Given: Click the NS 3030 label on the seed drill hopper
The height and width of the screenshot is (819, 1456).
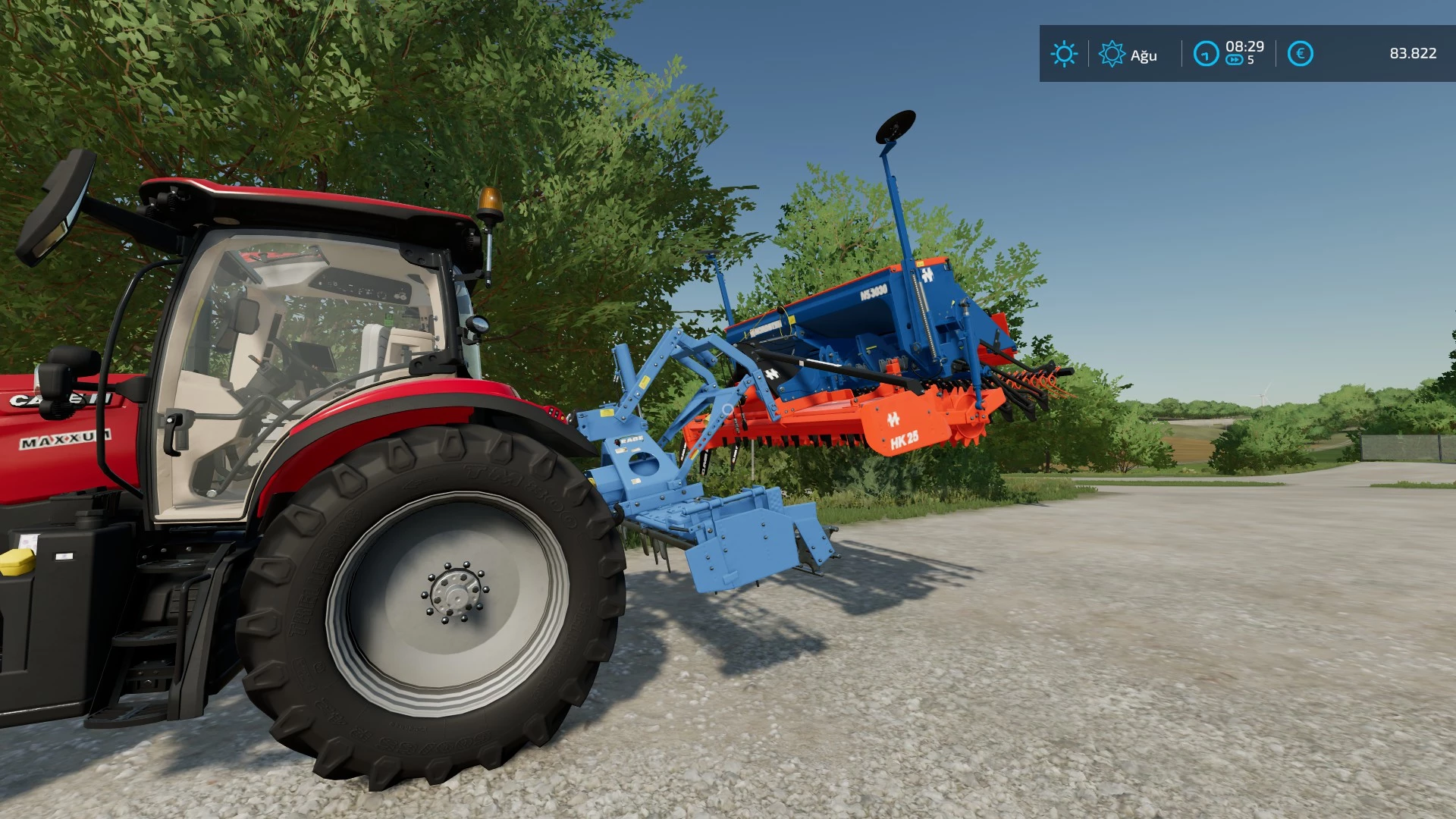Looking at the screenshot, I should 874,292.
